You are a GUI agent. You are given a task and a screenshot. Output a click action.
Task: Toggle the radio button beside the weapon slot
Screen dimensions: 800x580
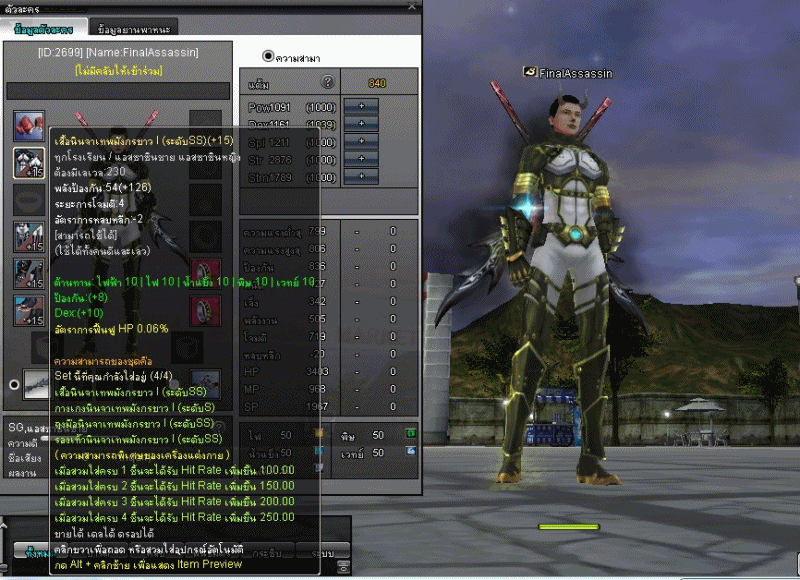pyautogui.click(x=12, y=384)
